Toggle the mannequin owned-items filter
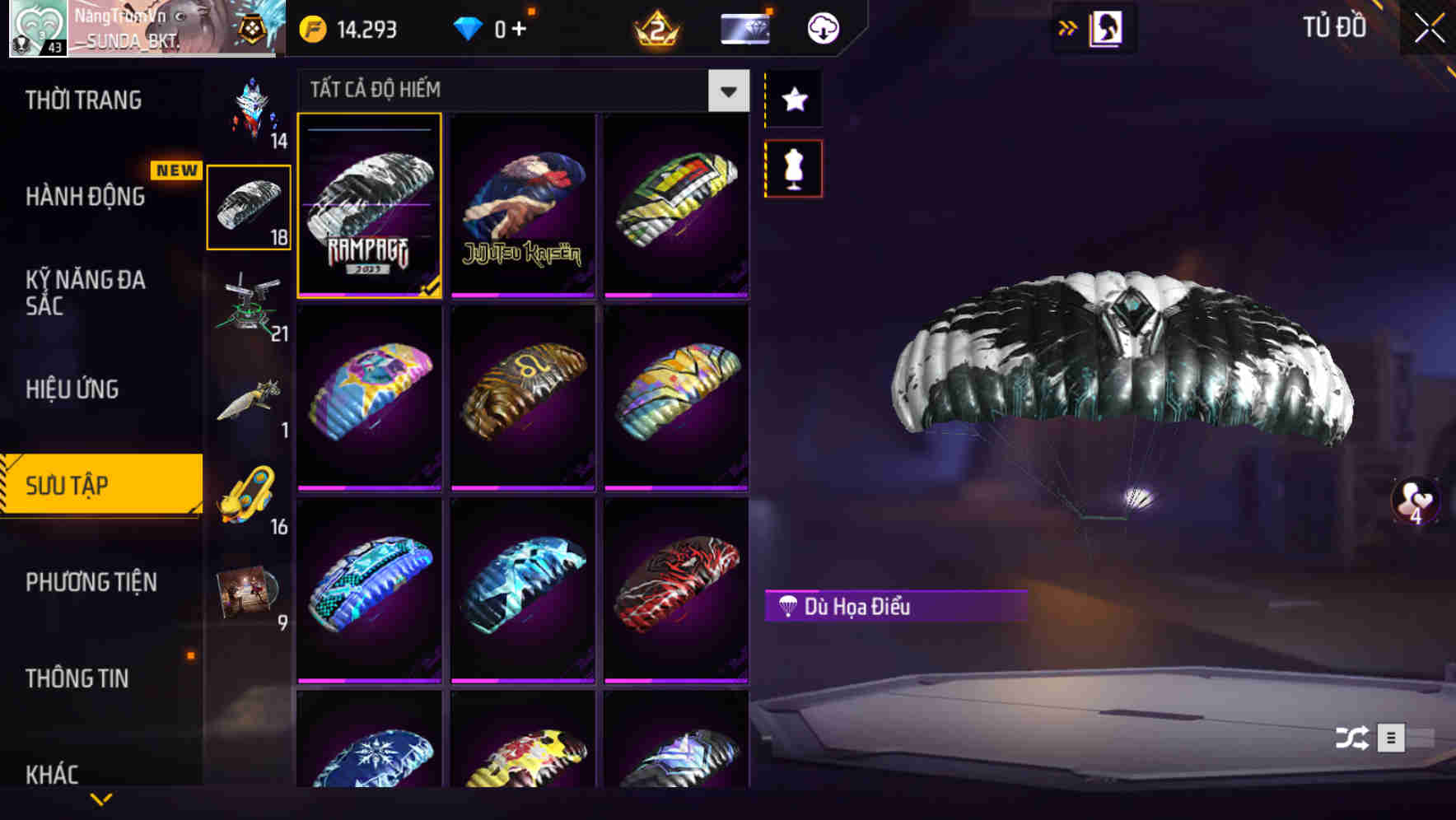Image resolution: width=1456 pixels, height=820 pixels. (793, 167)
